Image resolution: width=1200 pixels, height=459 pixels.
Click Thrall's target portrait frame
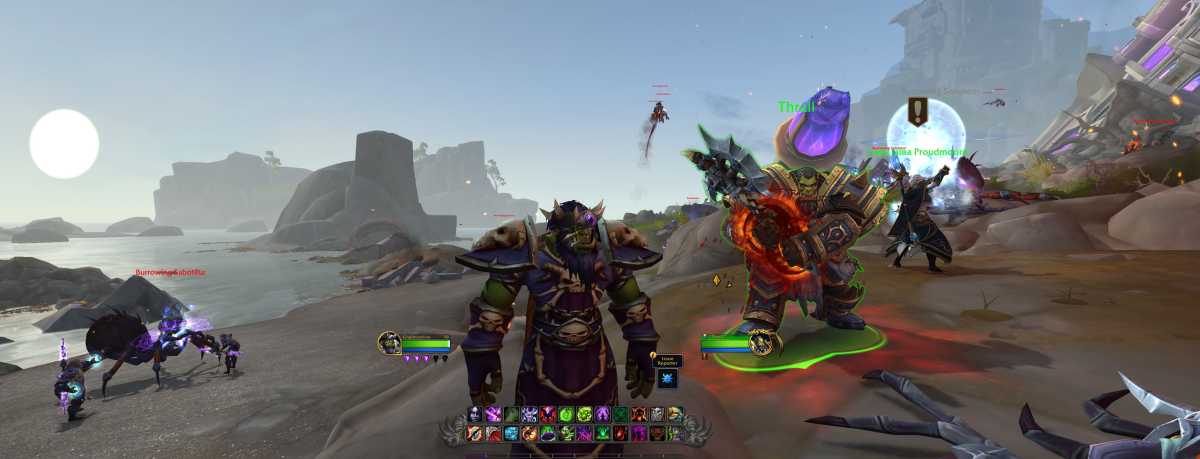tap(764, 343)
